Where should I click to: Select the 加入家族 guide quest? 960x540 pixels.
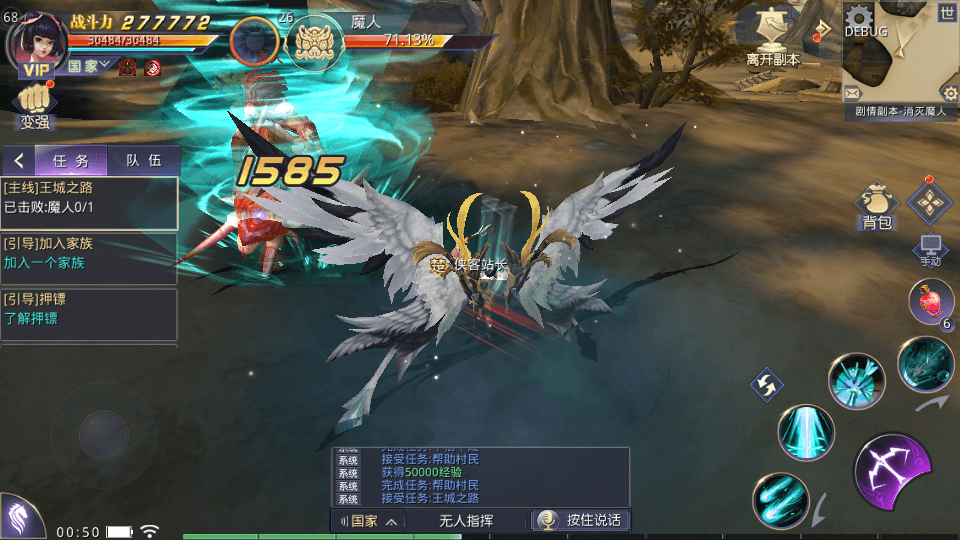(x=89, y=254)
